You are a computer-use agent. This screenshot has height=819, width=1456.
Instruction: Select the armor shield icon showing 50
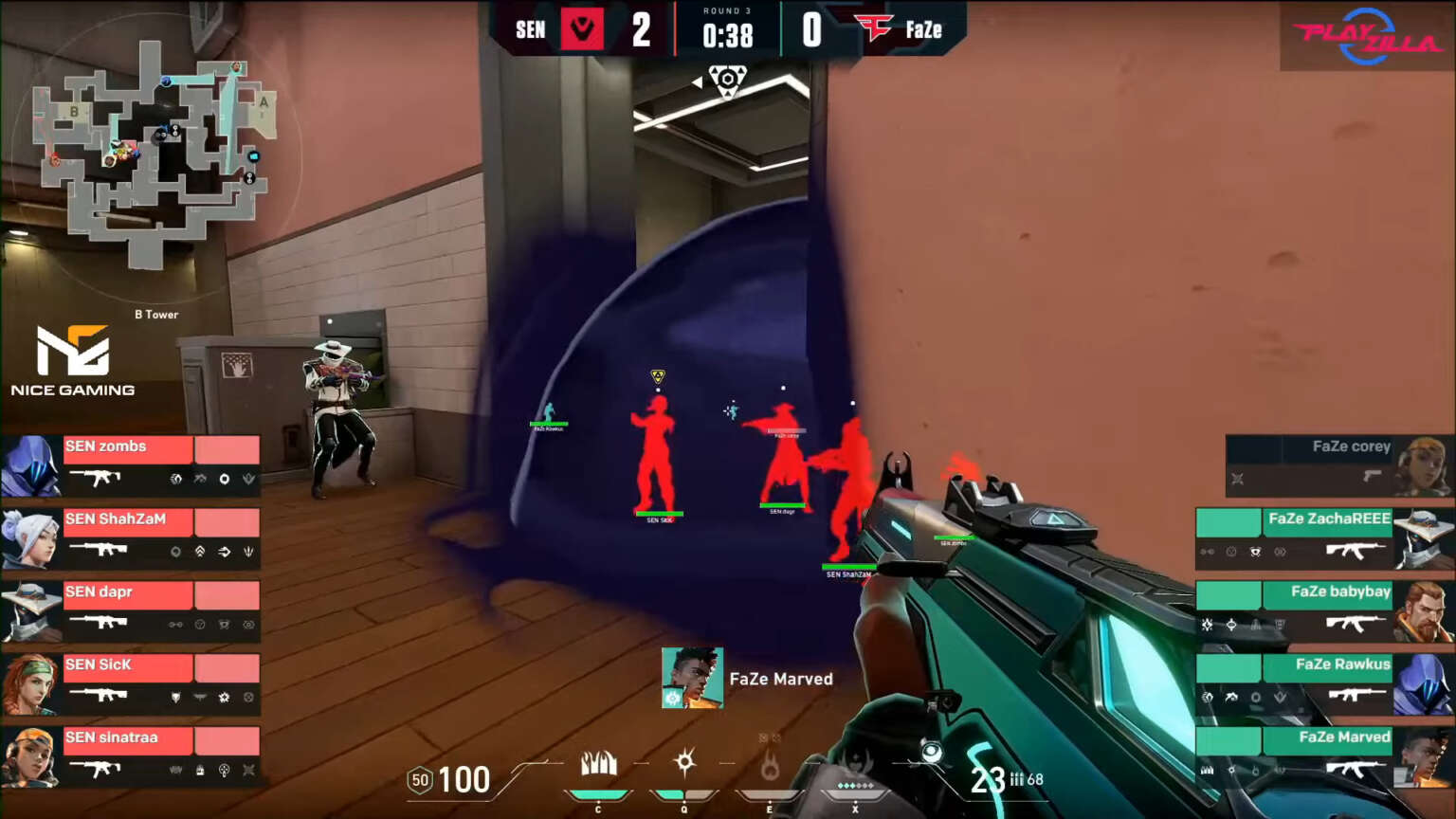point(419,779)
